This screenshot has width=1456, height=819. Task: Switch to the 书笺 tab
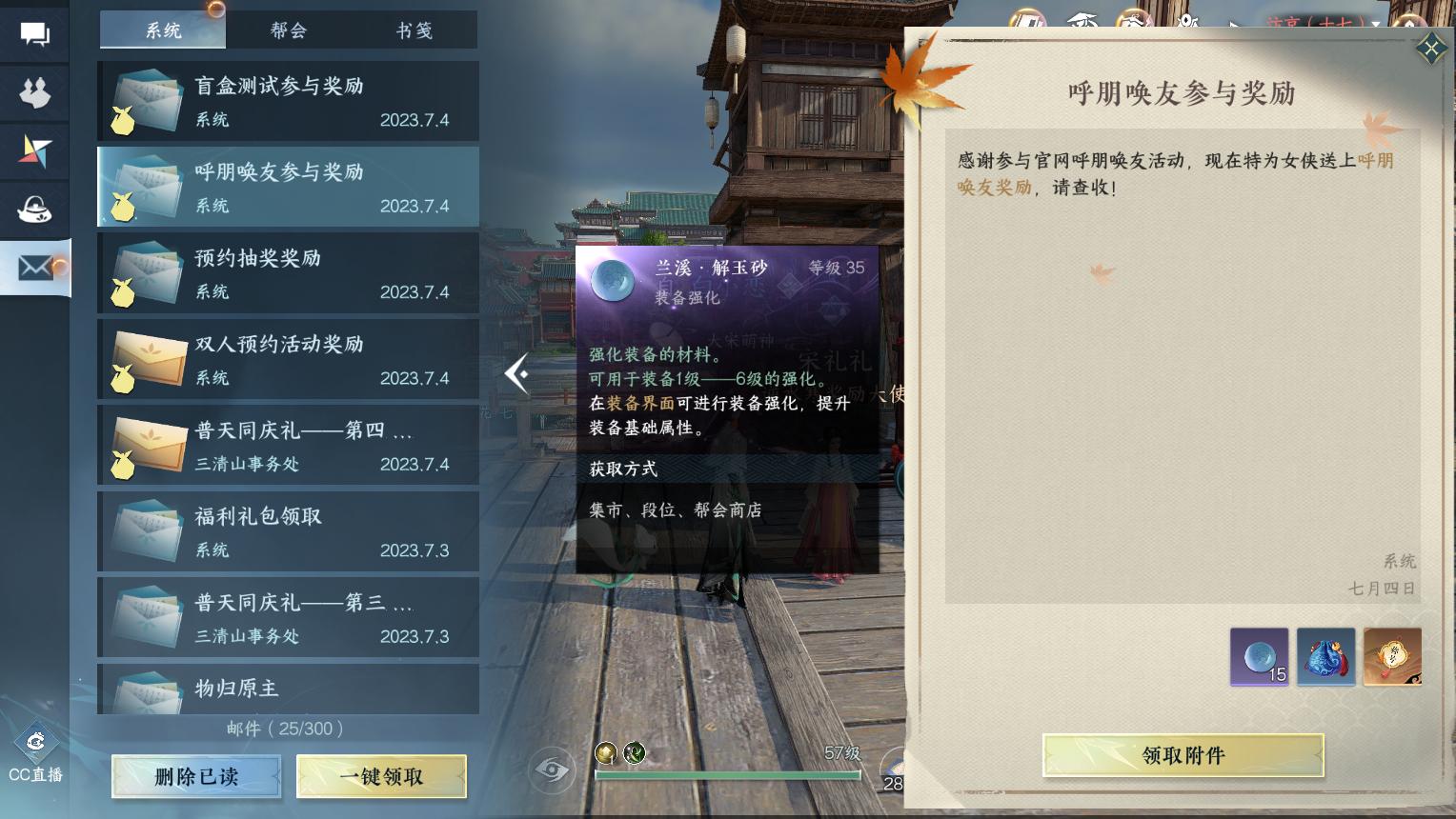tap(415, 30)
